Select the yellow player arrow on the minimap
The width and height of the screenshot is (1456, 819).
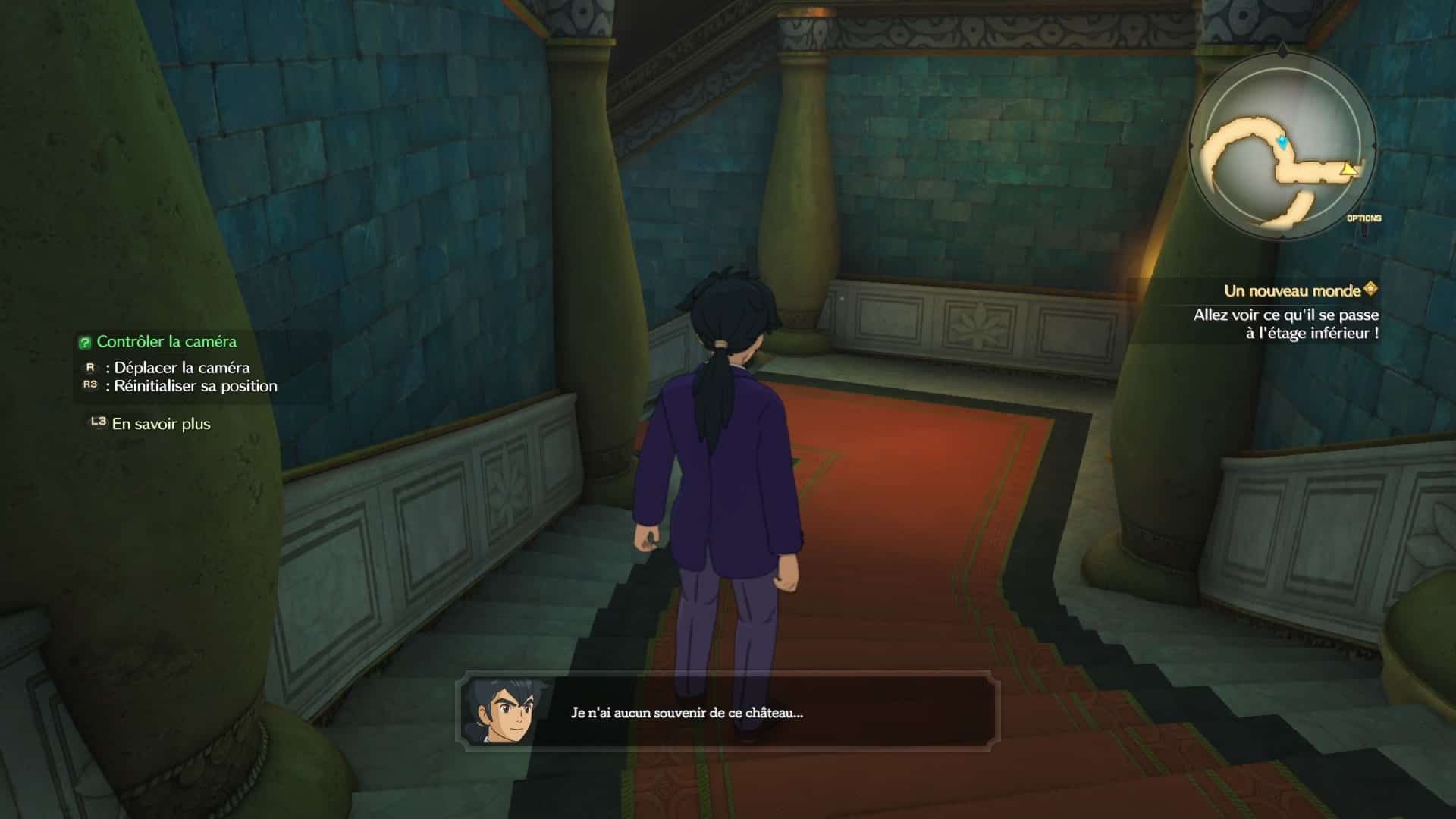1348,168
